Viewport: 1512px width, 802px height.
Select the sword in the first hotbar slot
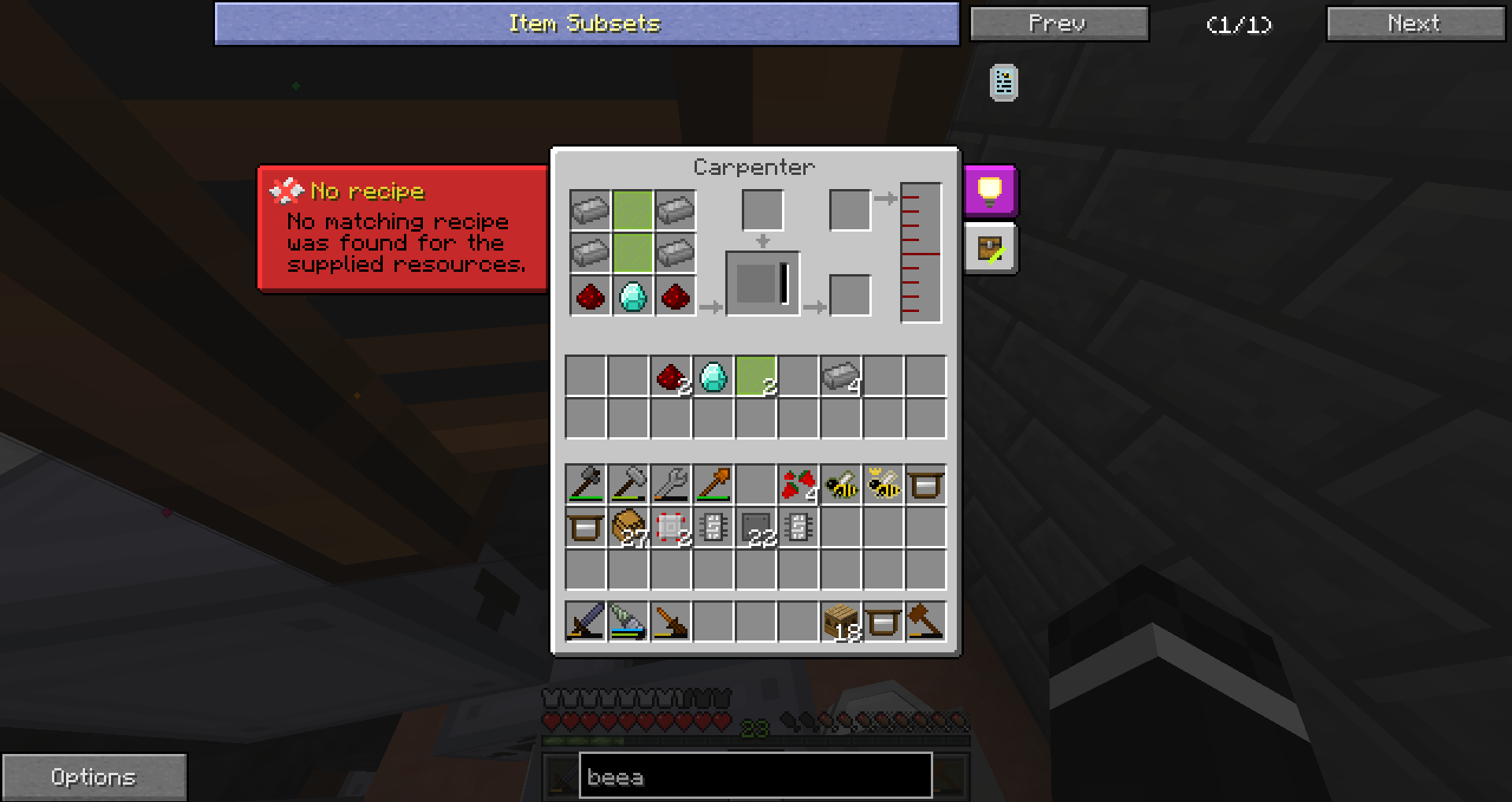tap(586, 622)
